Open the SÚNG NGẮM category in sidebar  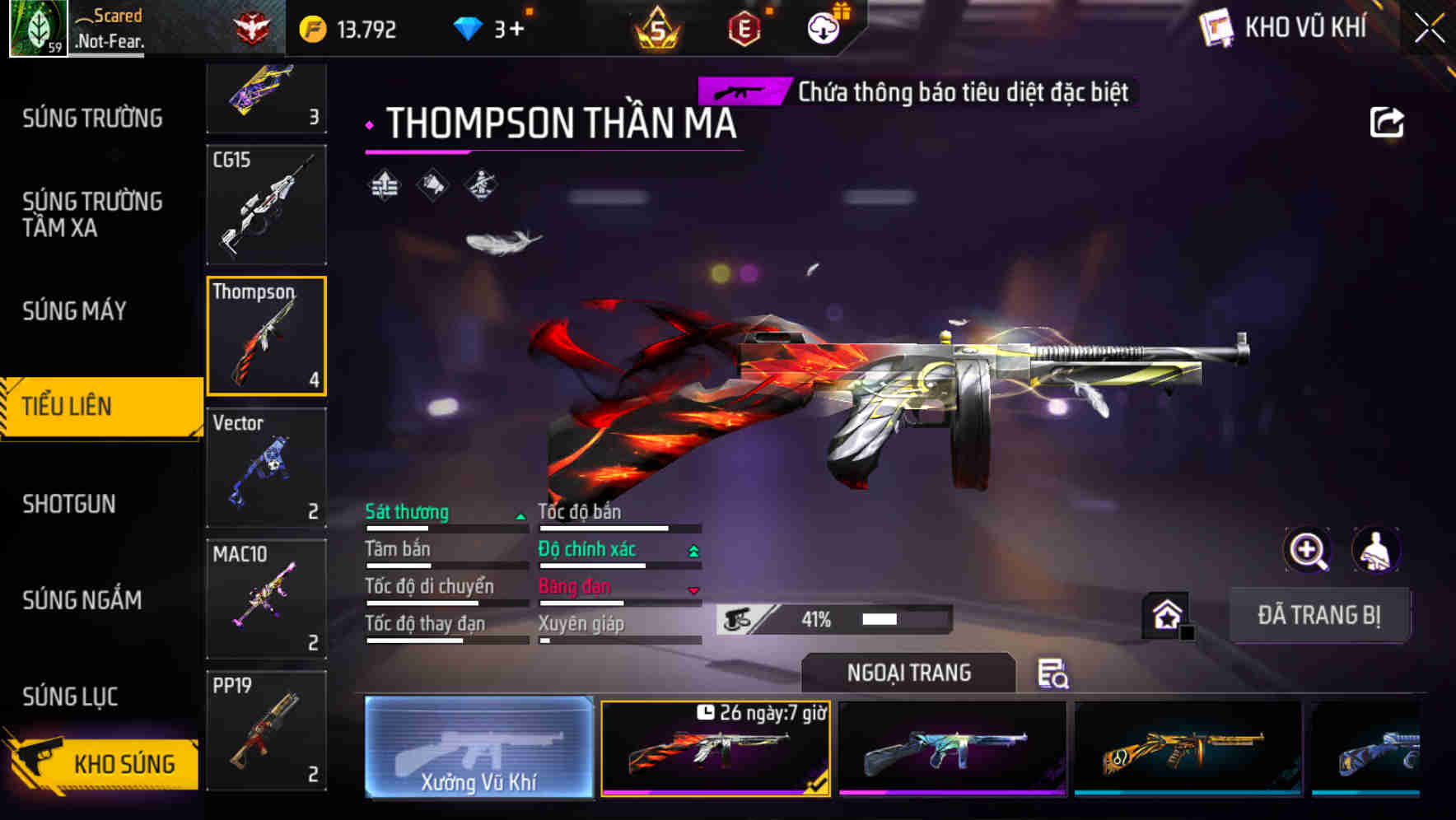82,600
